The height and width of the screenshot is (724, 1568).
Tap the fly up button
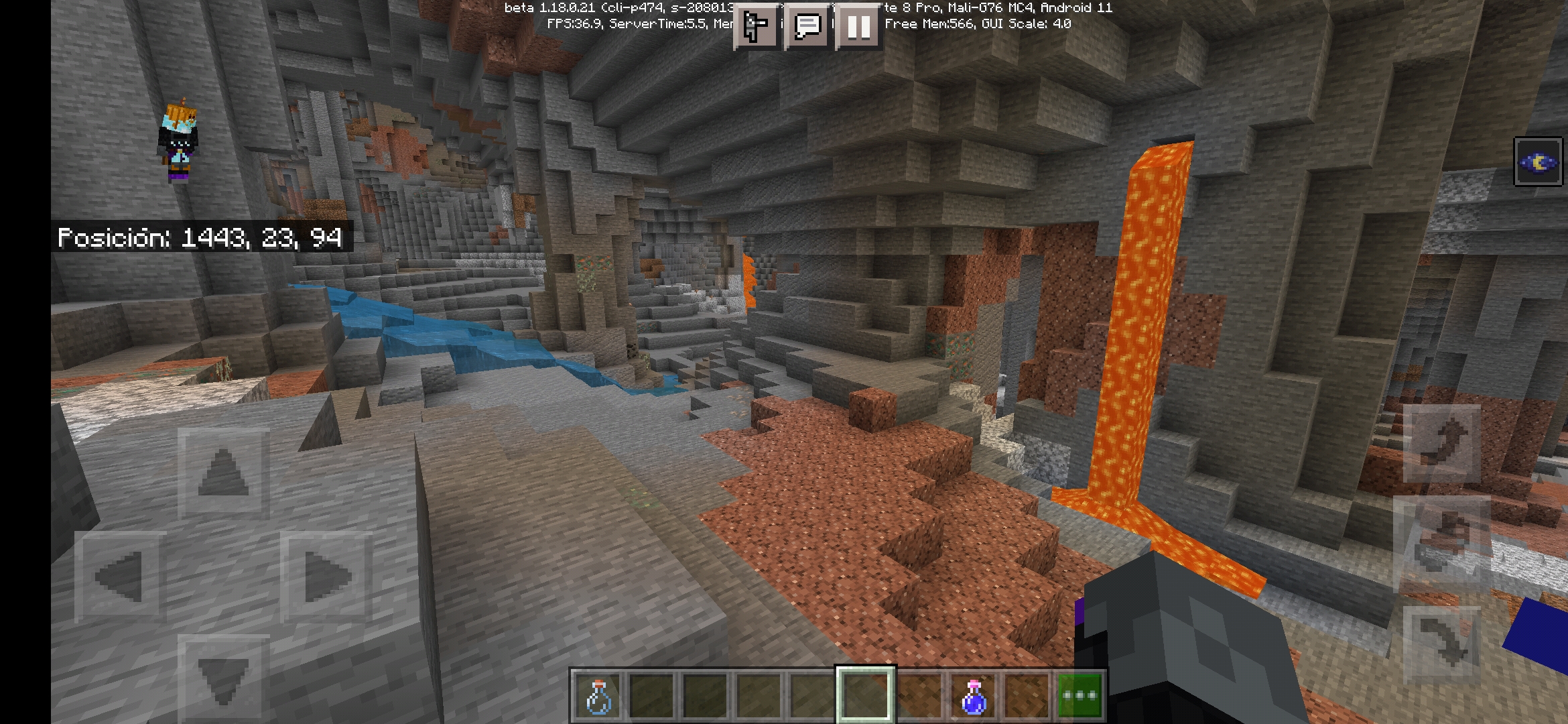[x=1442, y=444]
